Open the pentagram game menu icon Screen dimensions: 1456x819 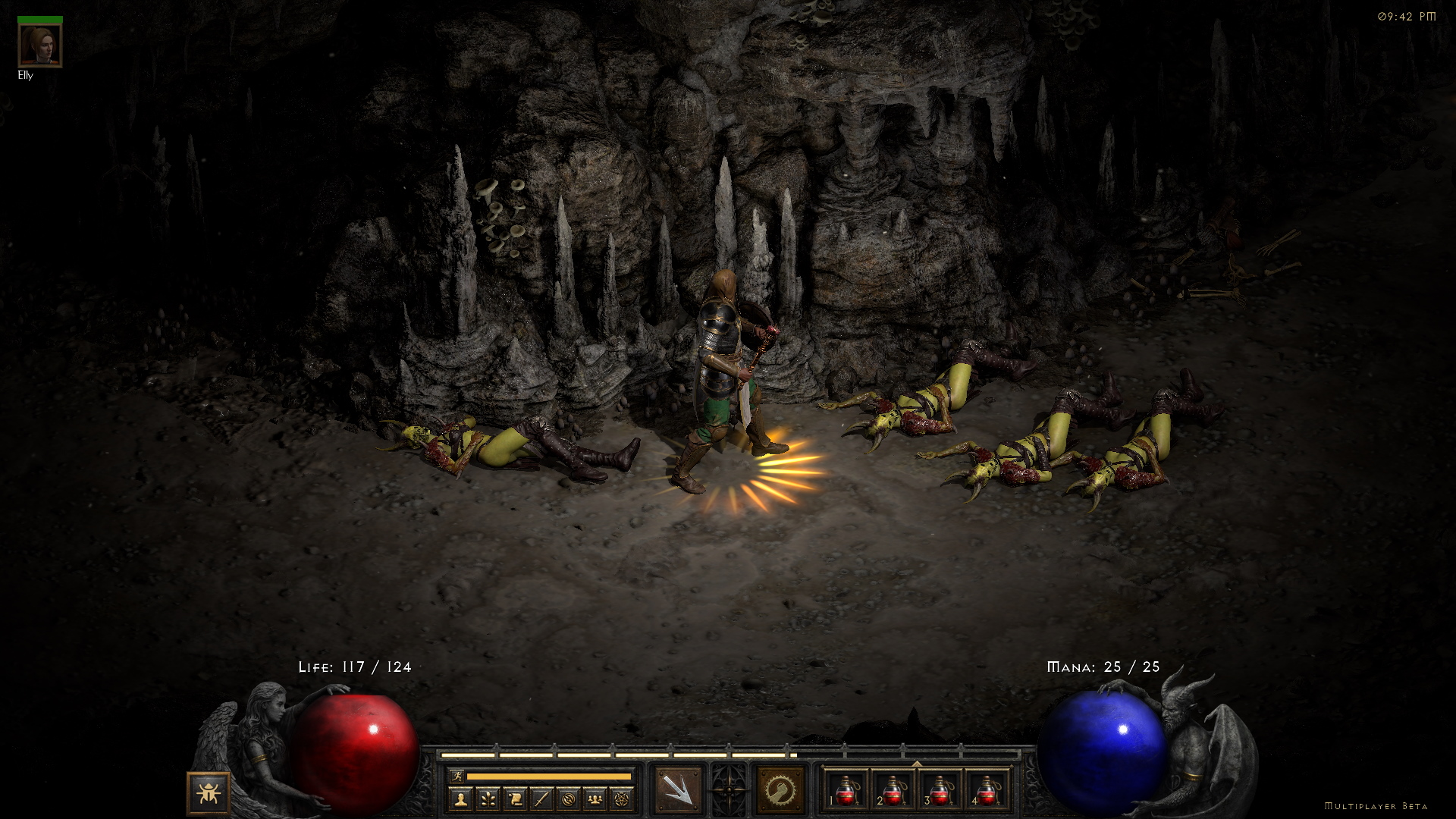coord(622,799)
